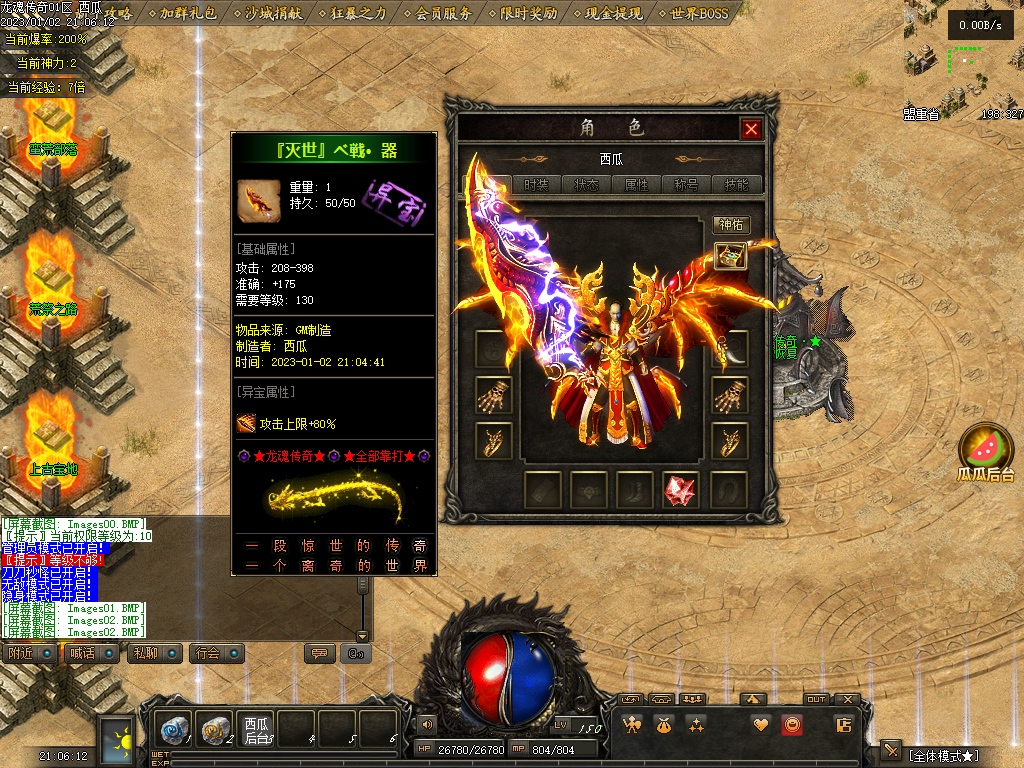Screen dimensions: 1024x768
Task: Select the 称号 title tab
Action: (687, 185)
